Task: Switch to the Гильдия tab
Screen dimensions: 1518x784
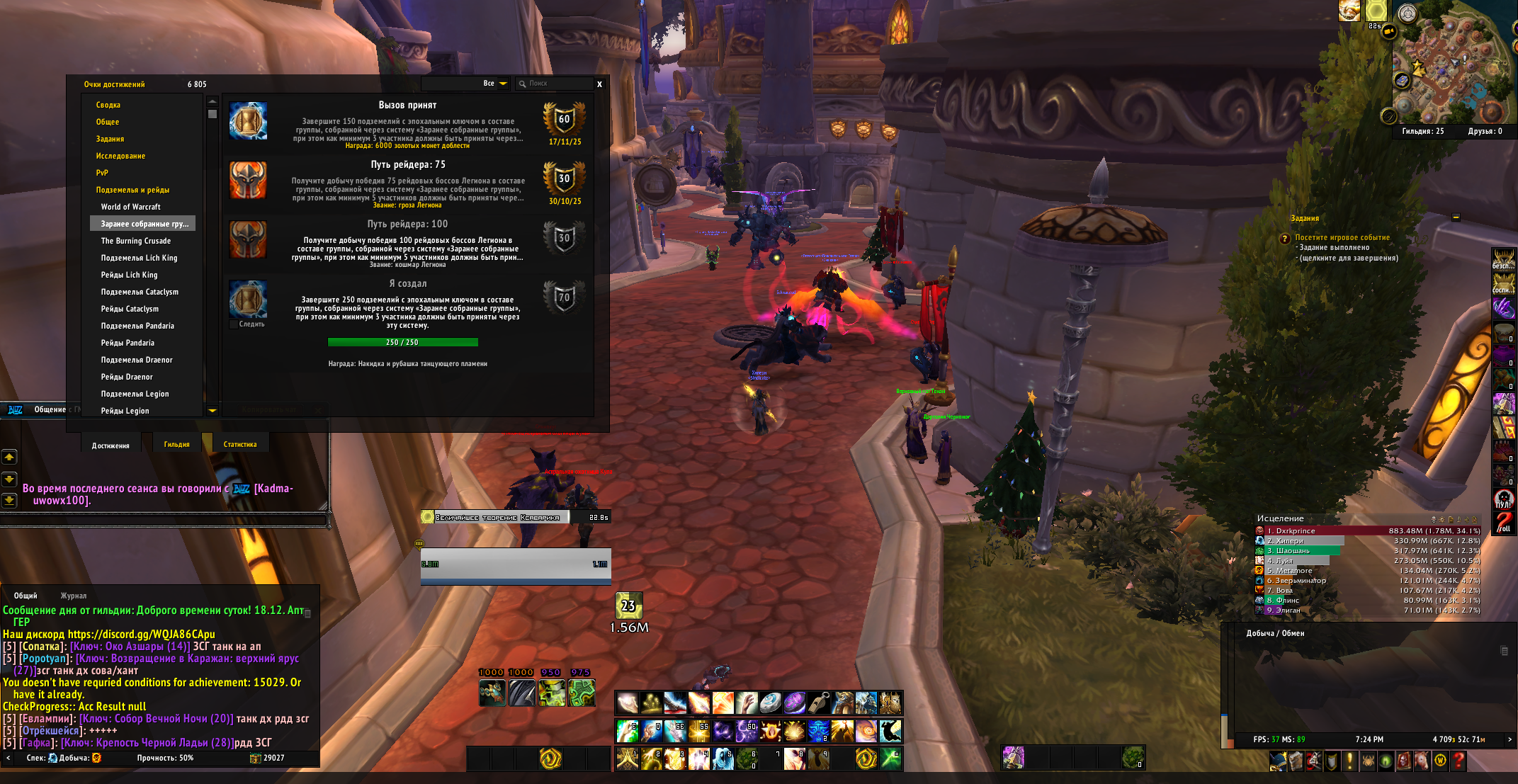Action: 176,445
